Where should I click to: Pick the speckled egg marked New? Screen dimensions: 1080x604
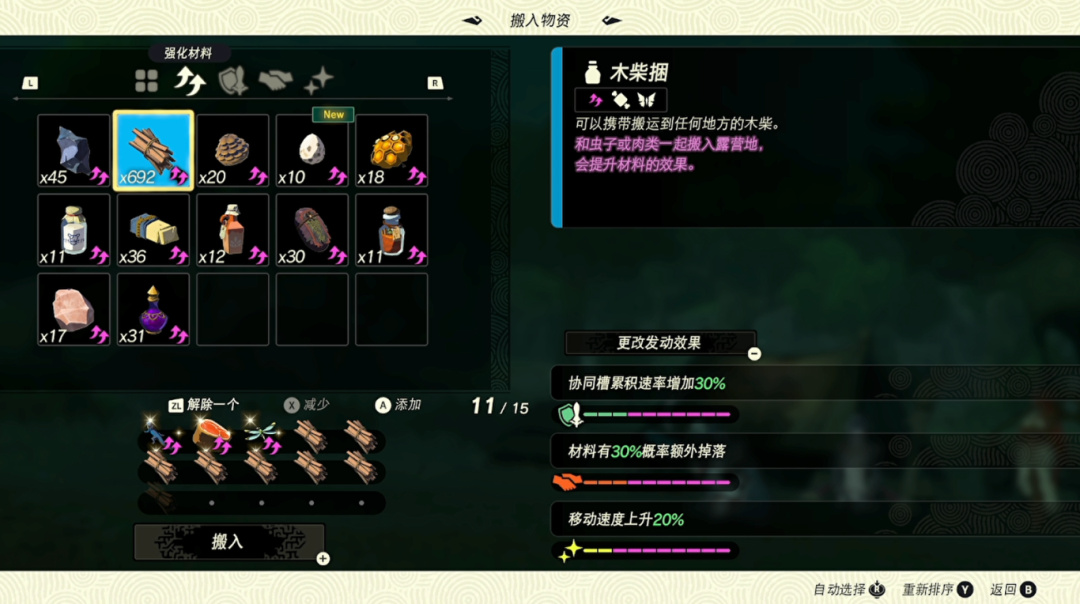pos(312,150)
